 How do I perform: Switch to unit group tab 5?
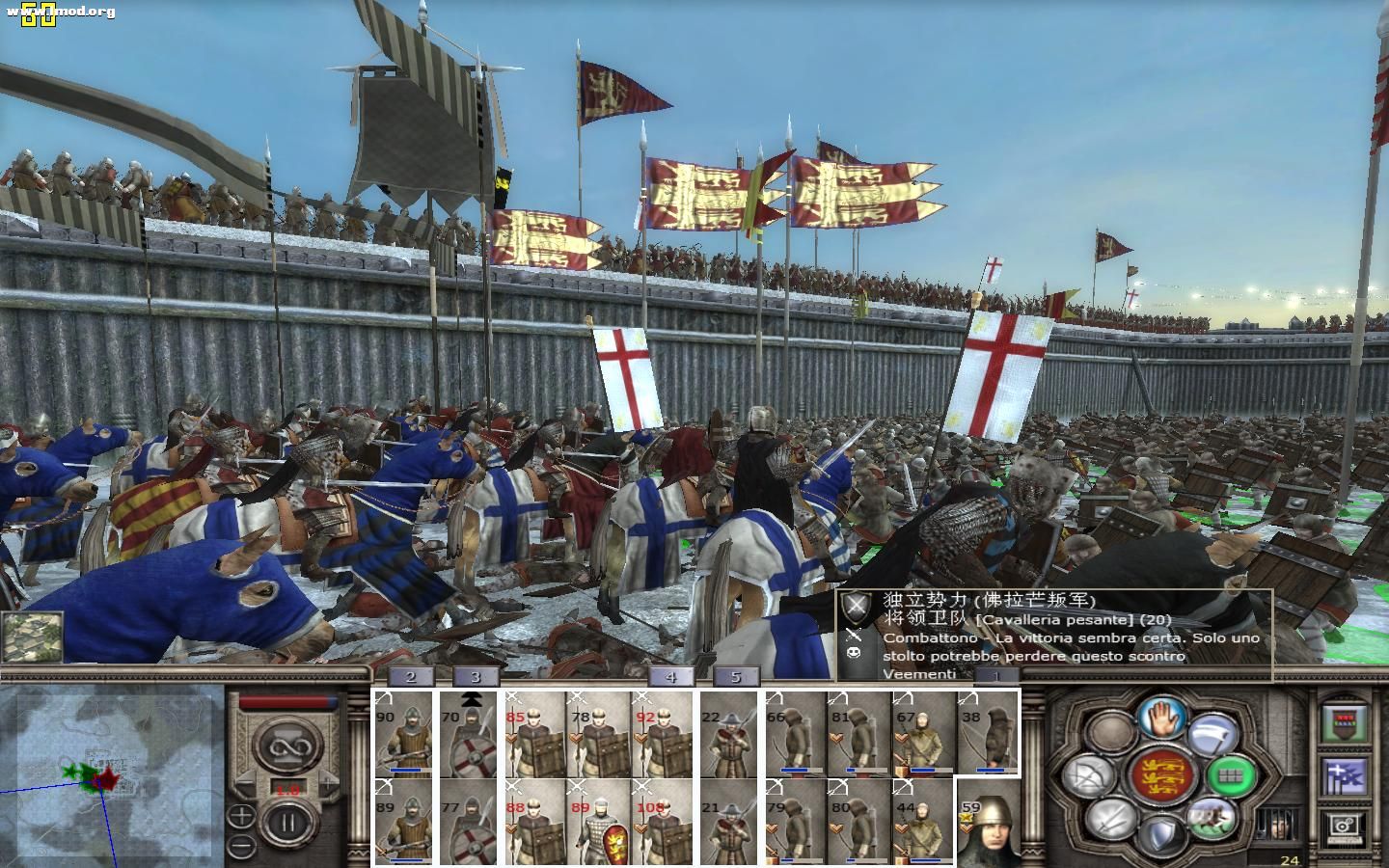[738, 678]
